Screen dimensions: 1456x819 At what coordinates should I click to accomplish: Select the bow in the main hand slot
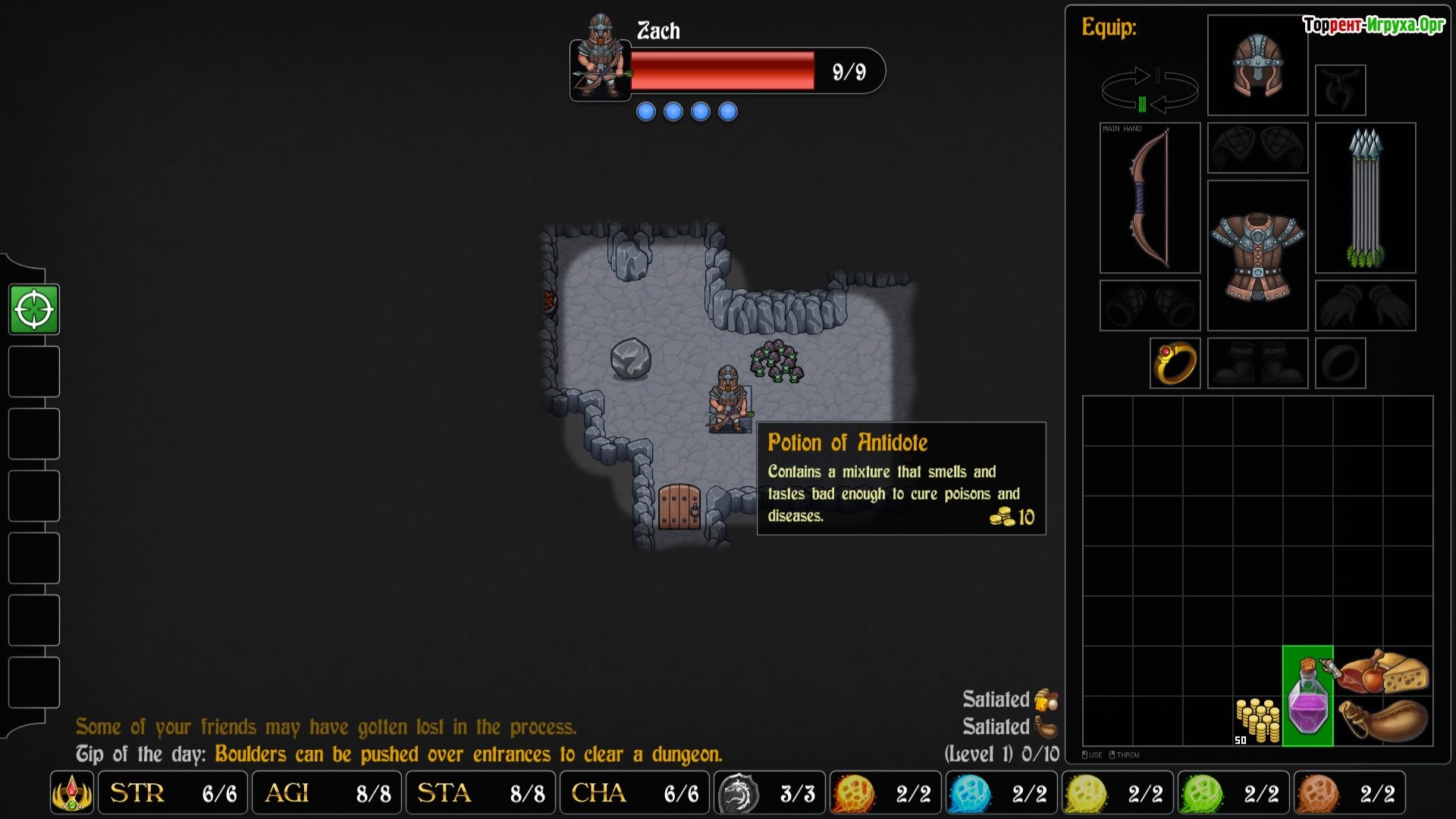[1150, 198]
